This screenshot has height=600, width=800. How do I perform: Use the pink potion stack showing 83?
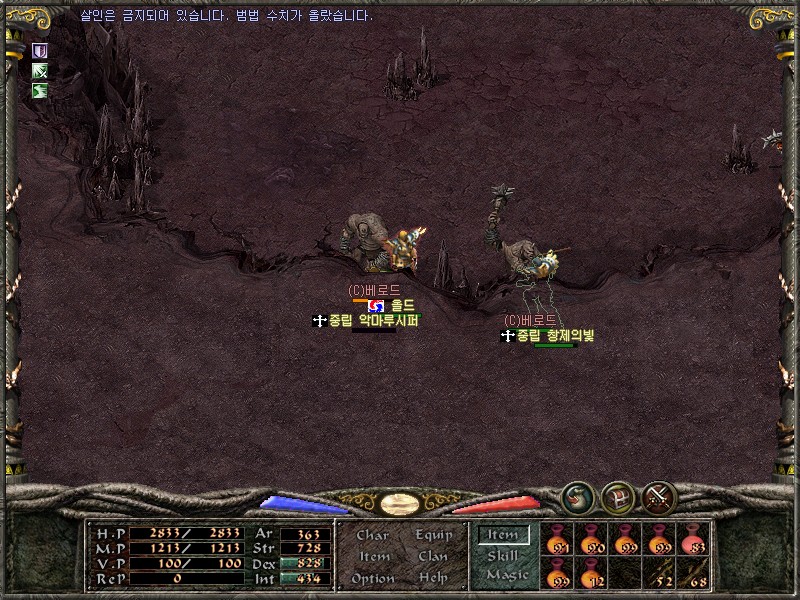[693, 540]
